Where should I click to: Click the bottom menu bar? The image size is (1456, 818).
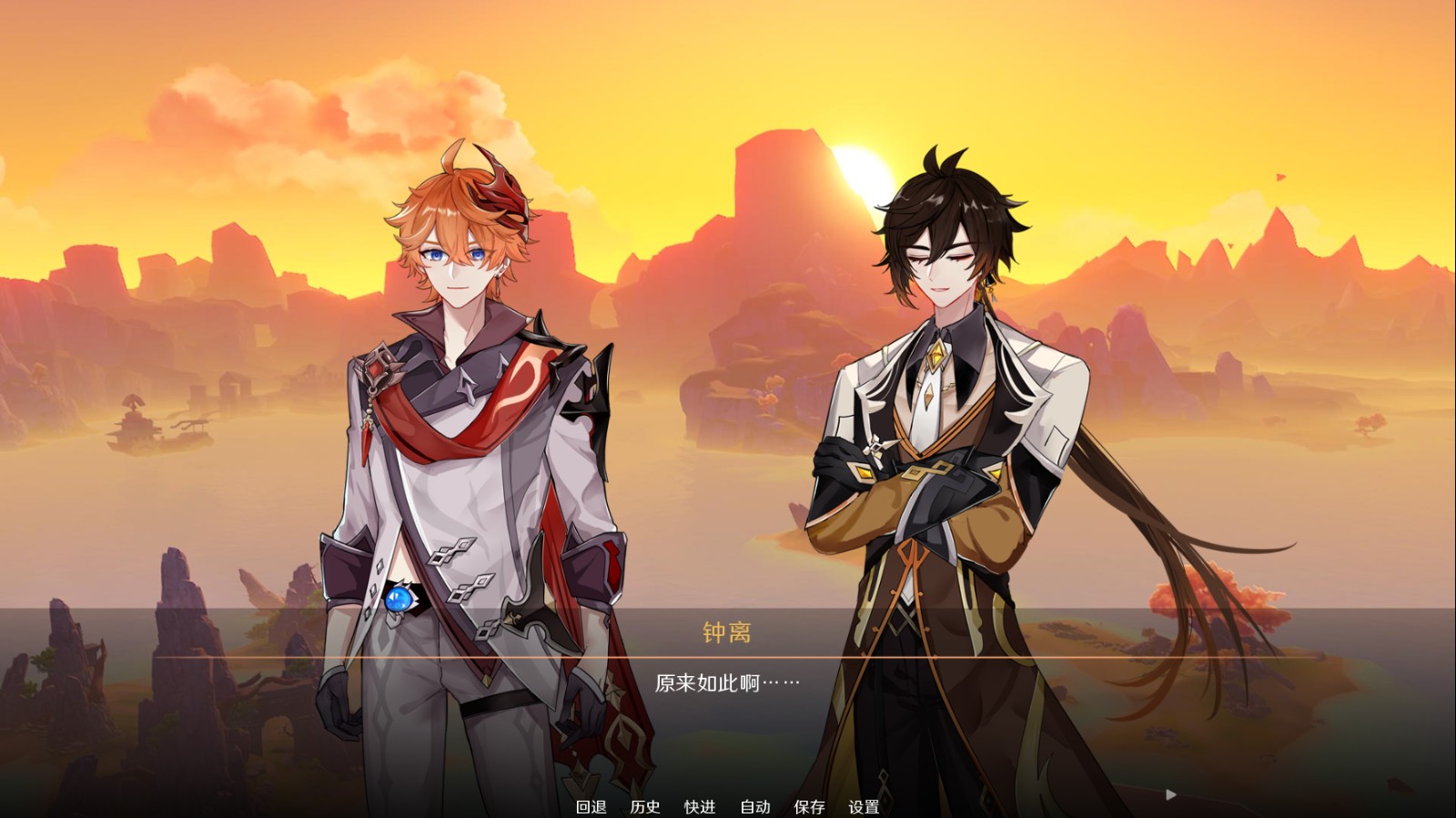click(x=728, y=806)
